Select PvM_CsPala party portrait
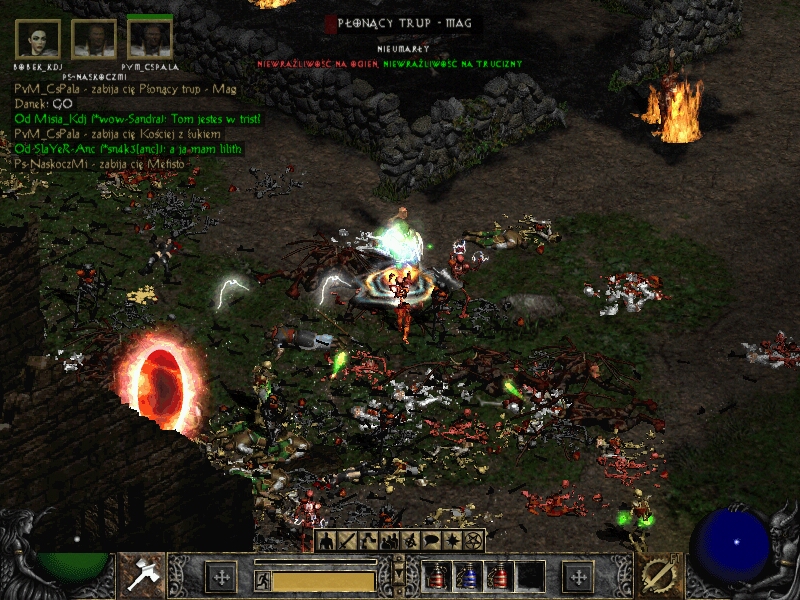 [150, 39]
